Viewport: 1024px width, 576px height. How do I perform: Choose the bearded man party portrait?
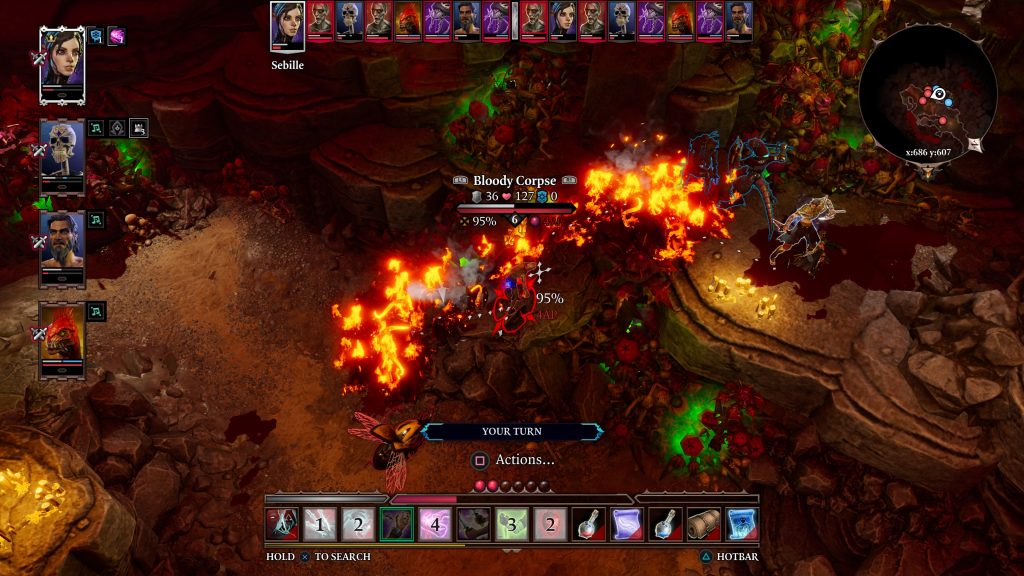click(62, 247)
